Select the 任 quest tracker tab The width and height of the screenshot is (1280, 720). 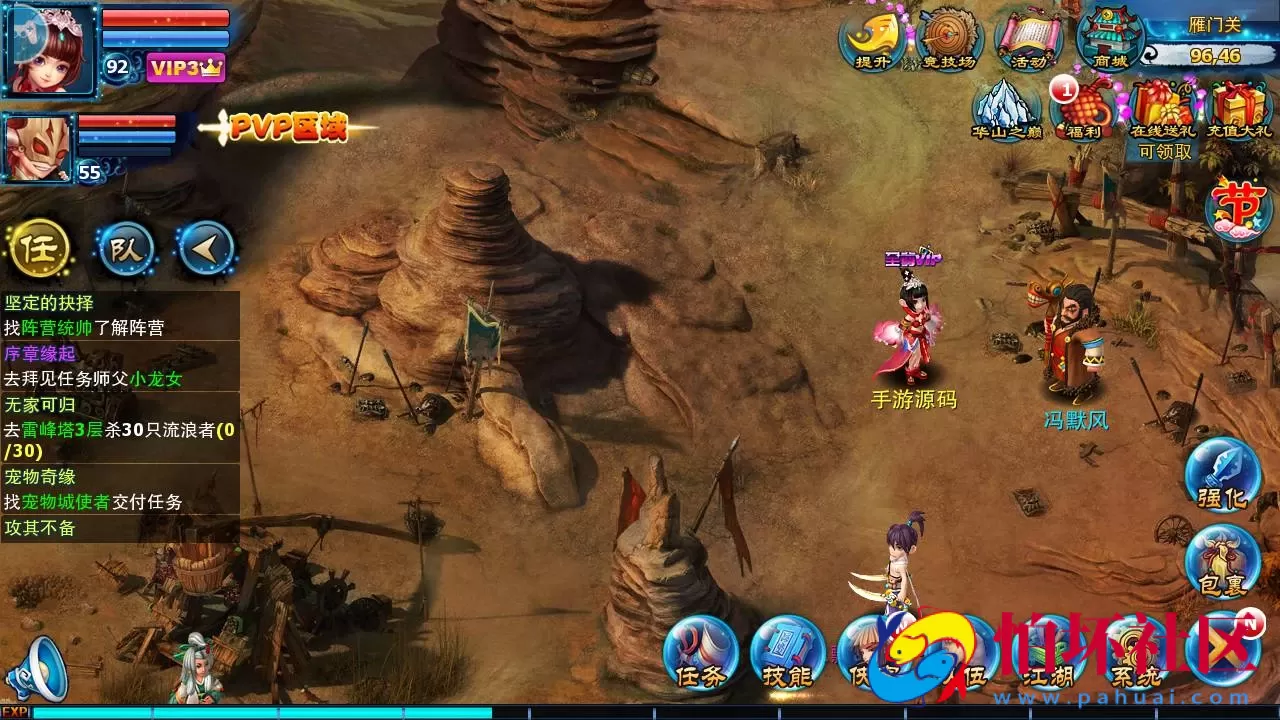pyautogui.click(x=40, y=248)
